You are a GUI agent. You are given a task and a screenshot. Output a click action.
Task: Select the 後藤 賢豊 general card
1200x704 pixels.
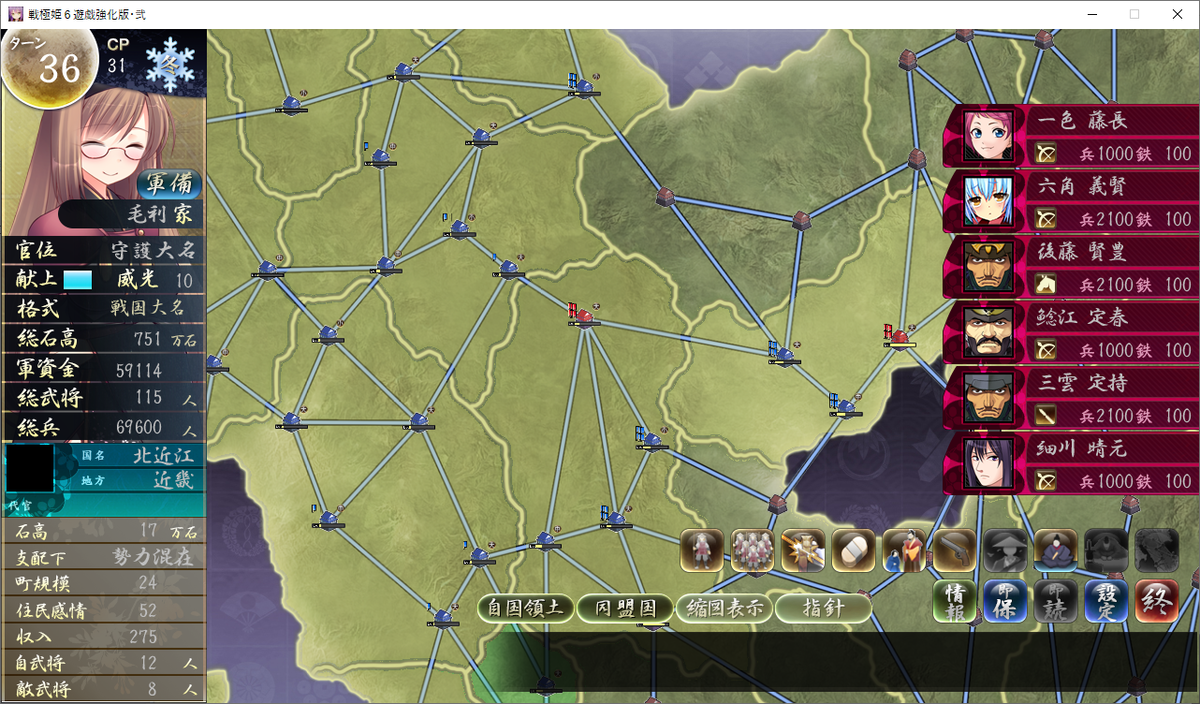click(1070, 268)
